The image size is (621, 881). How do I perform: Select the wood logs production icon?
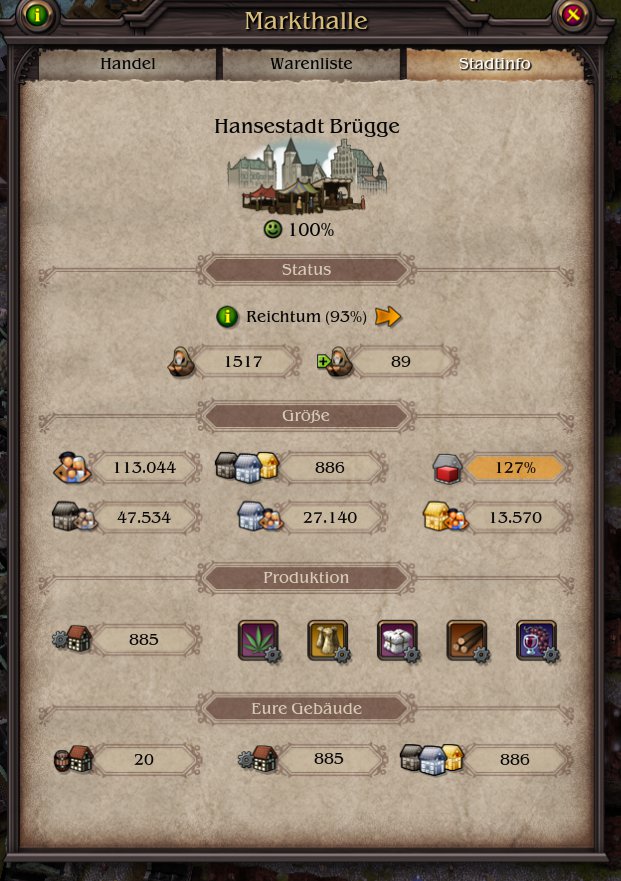click(x=466, y=639)
